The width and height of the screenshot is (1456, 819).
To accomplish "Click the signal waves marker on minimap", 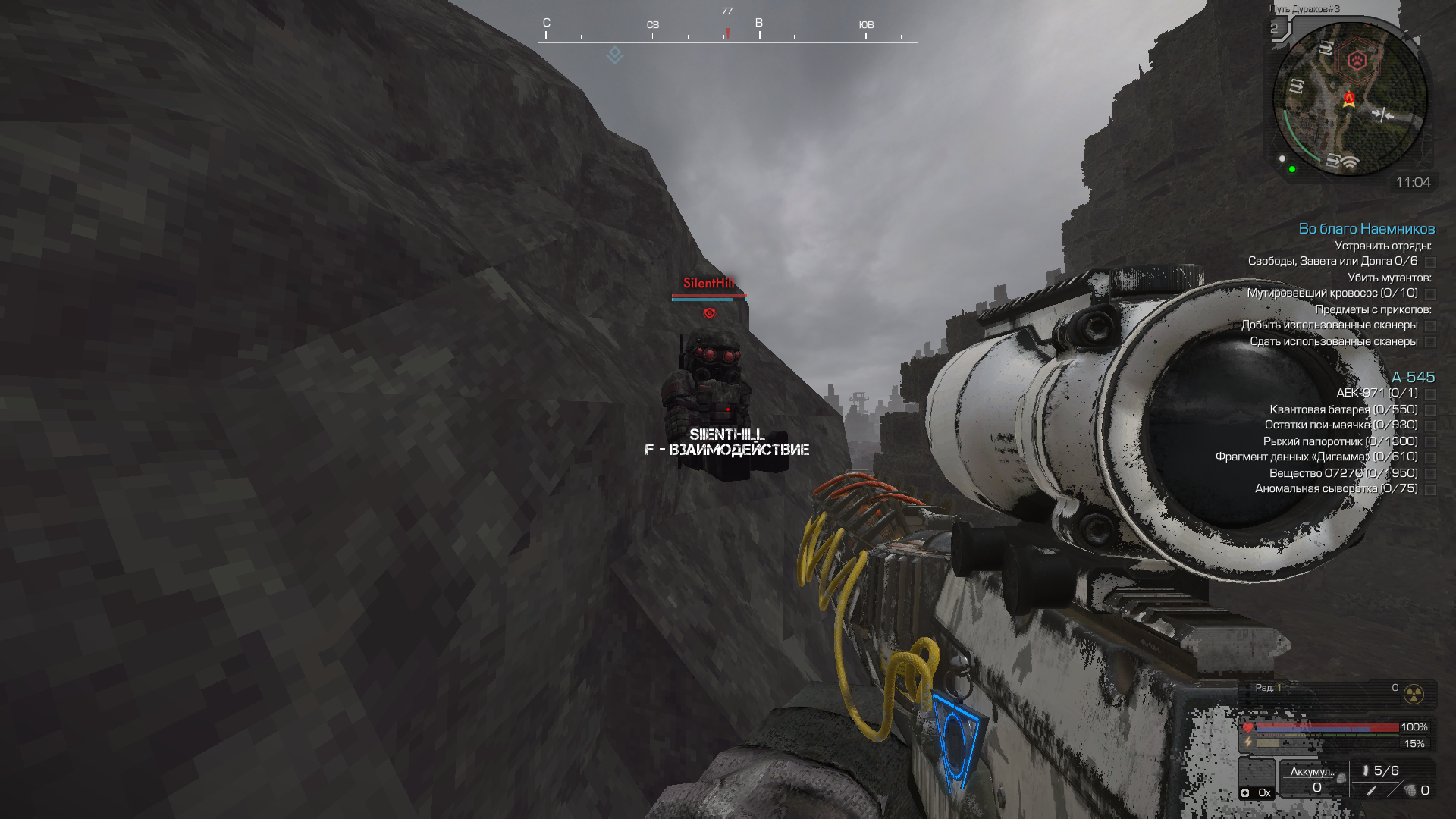I will click(1349, 162).
